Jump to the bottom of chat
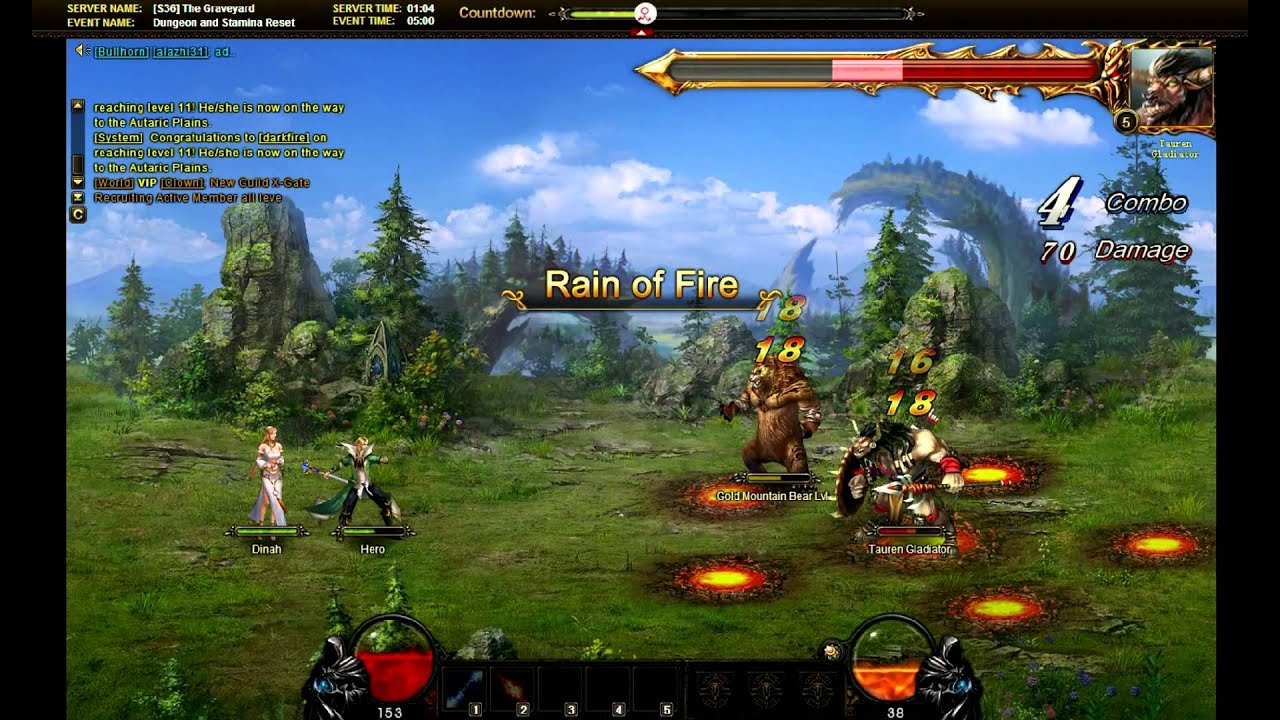The height and width of the screenshot is (720, 1280). tap(77, 198)
